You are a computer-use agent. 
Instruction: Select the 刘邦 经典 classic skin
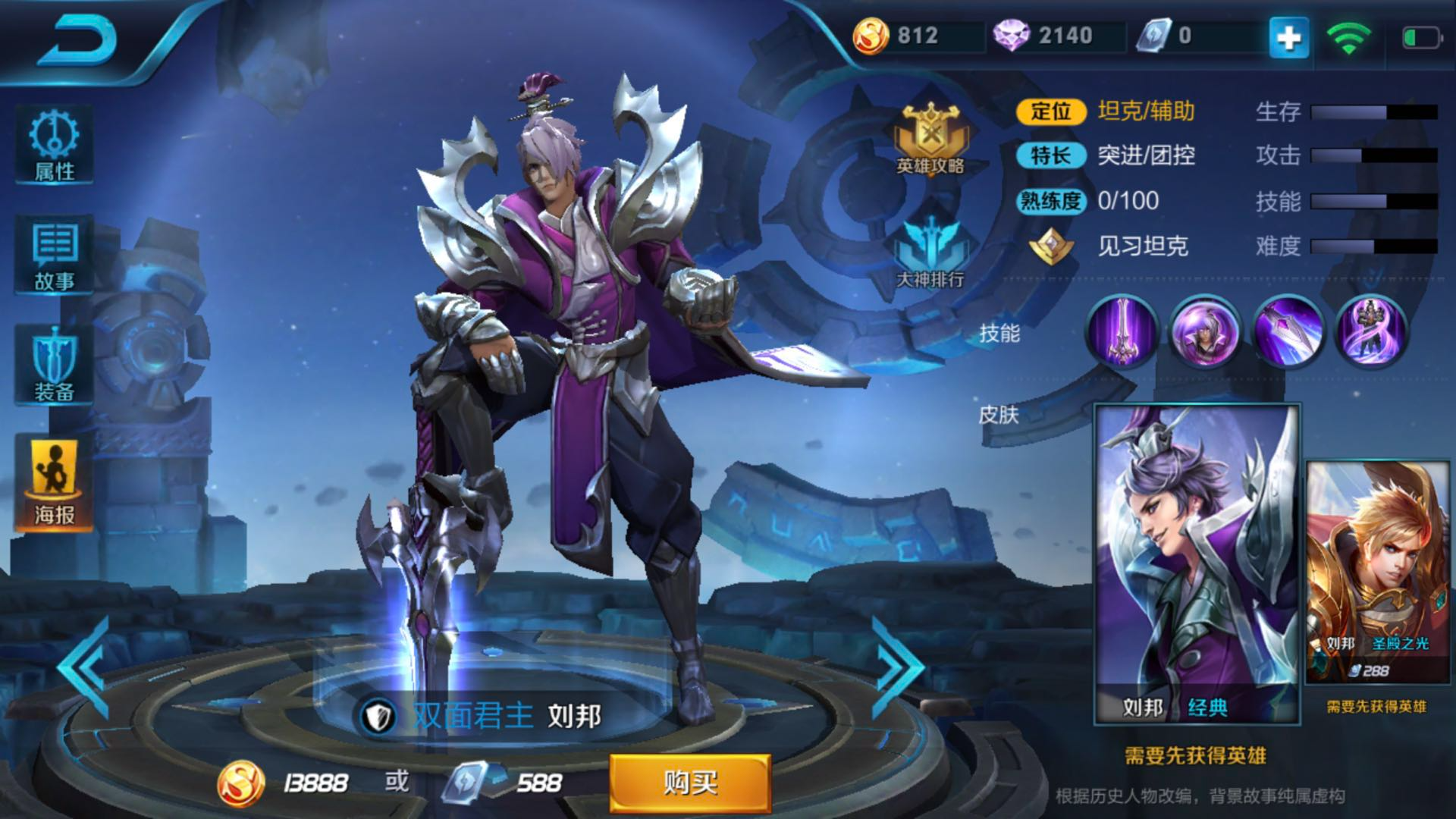point(1197,565)
